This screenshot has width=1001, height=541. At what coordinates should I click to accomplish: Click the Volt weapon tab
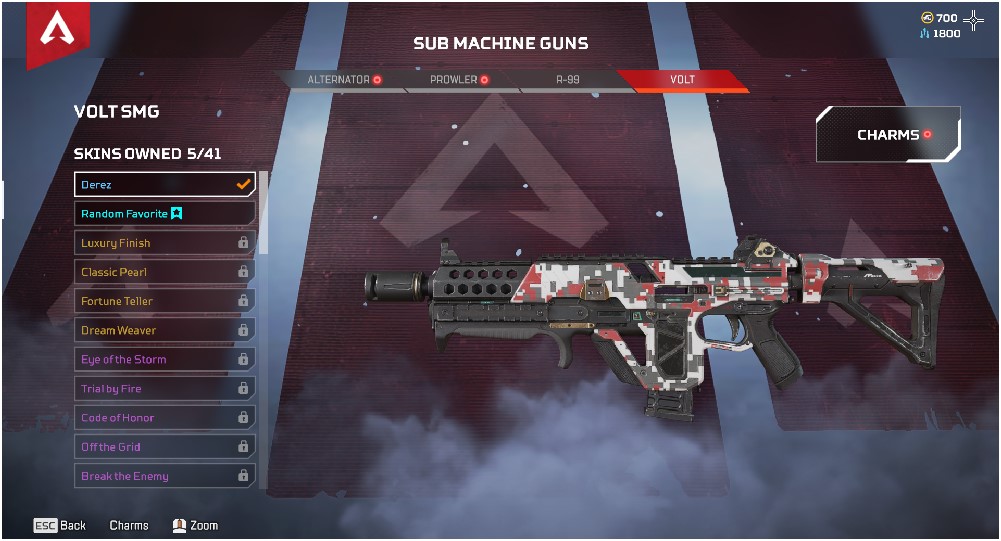pyautogui.click(x=682, y=80)
